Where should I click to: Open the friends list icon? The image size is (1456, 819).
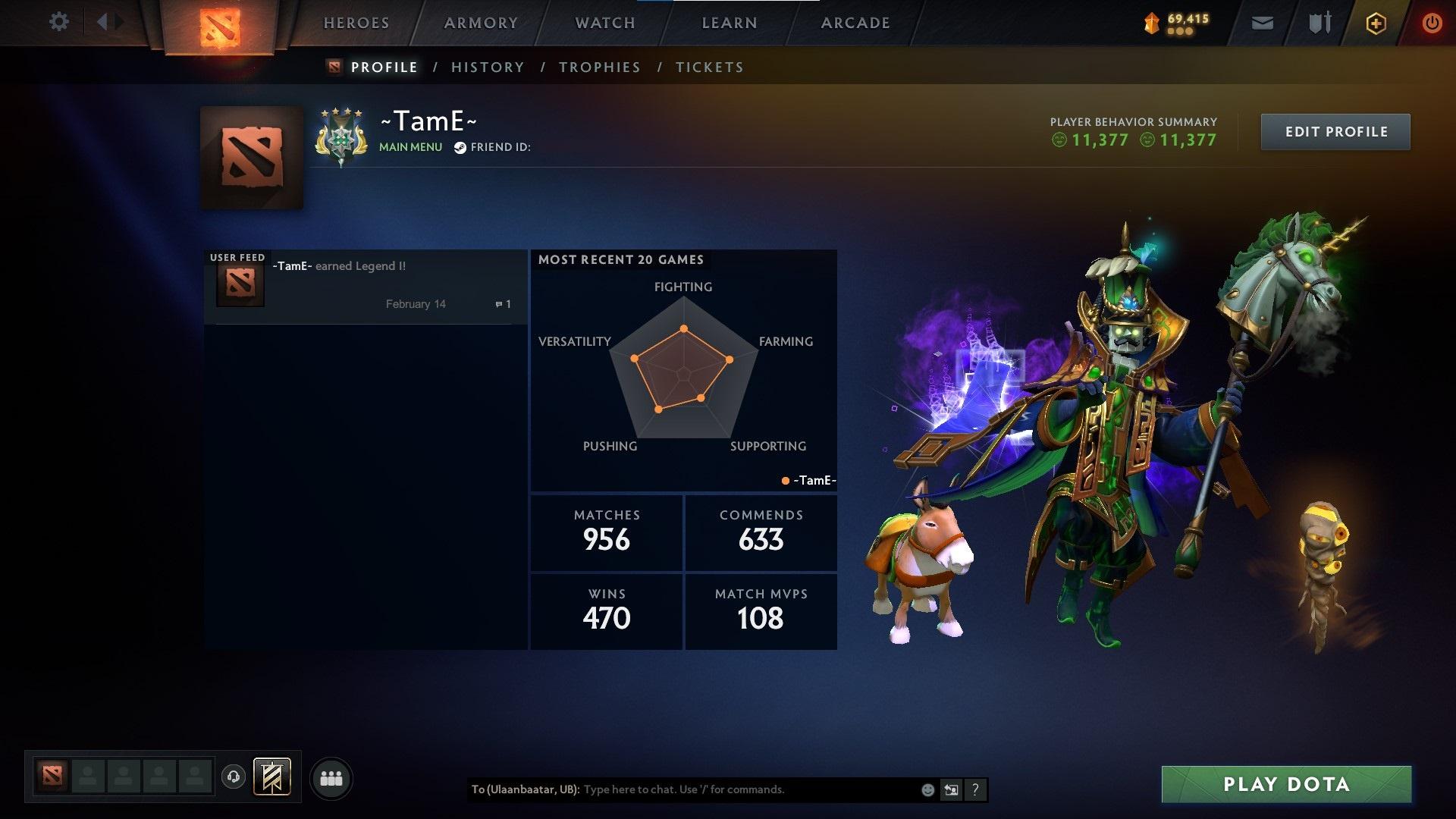point(331,777)
